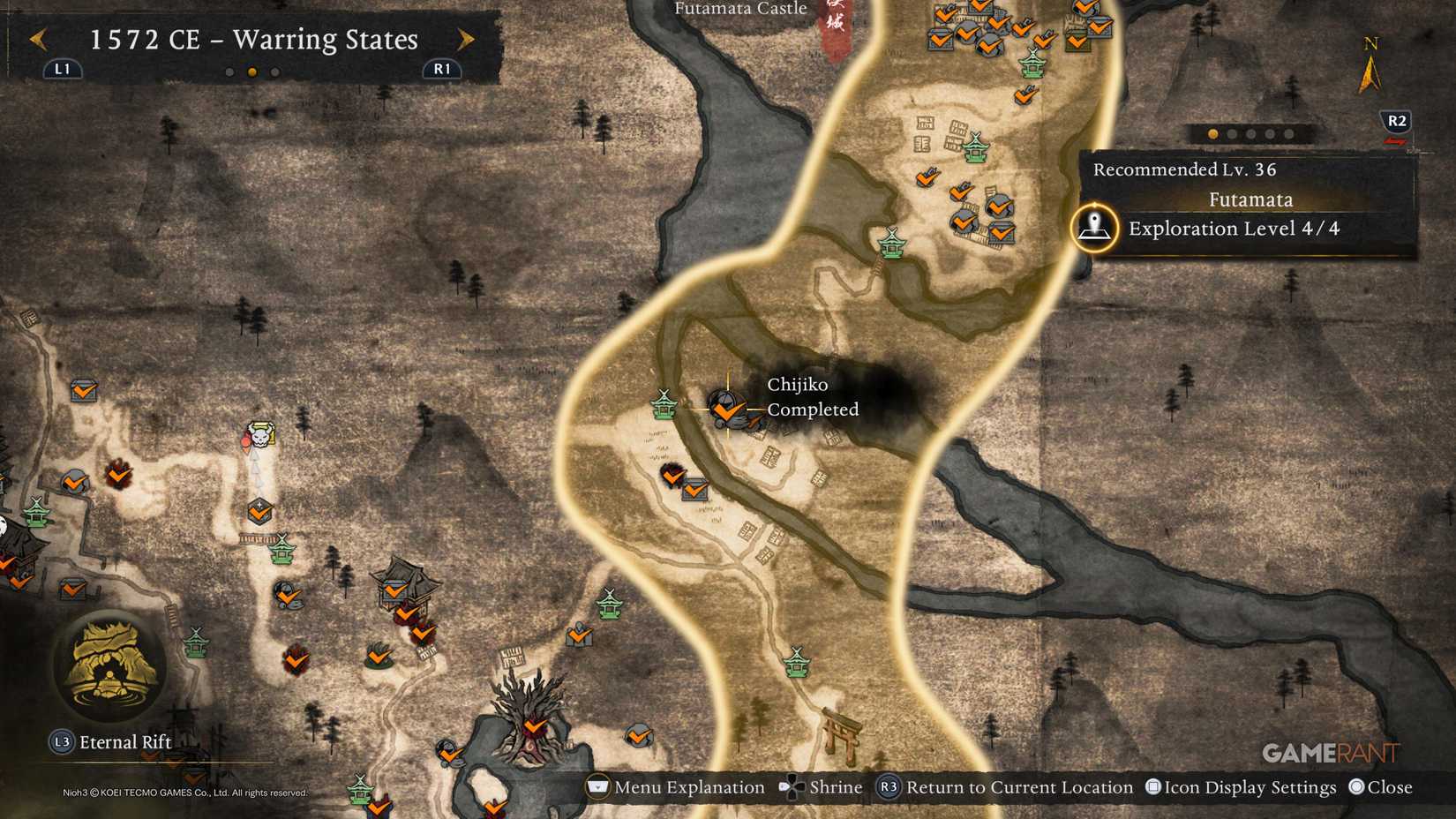Click the left chevron to view previous era
This screenshot has height=819, width=1456.
pyautogui.click(x=39, y=40)
